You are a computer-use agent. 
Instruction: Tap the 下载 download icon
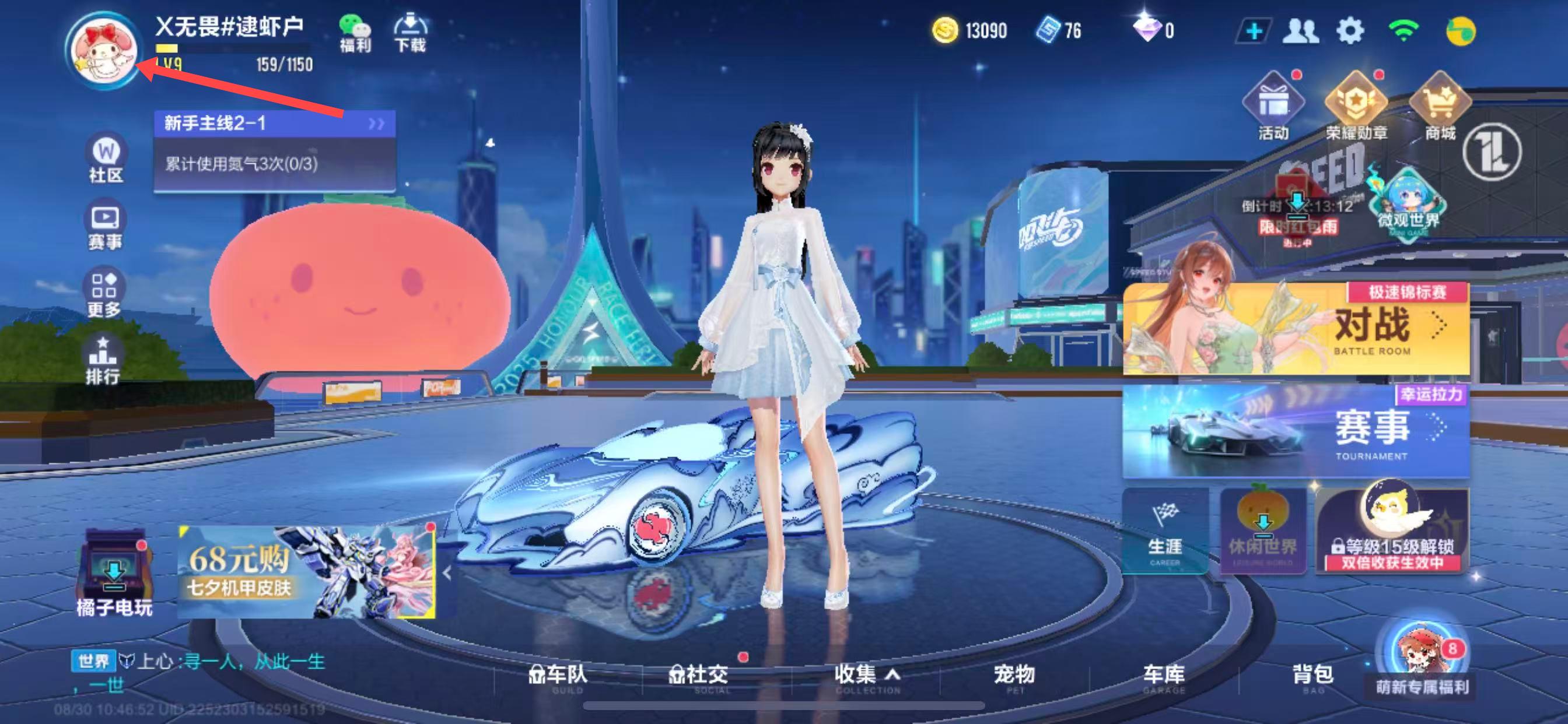click(x=410, y=33)
